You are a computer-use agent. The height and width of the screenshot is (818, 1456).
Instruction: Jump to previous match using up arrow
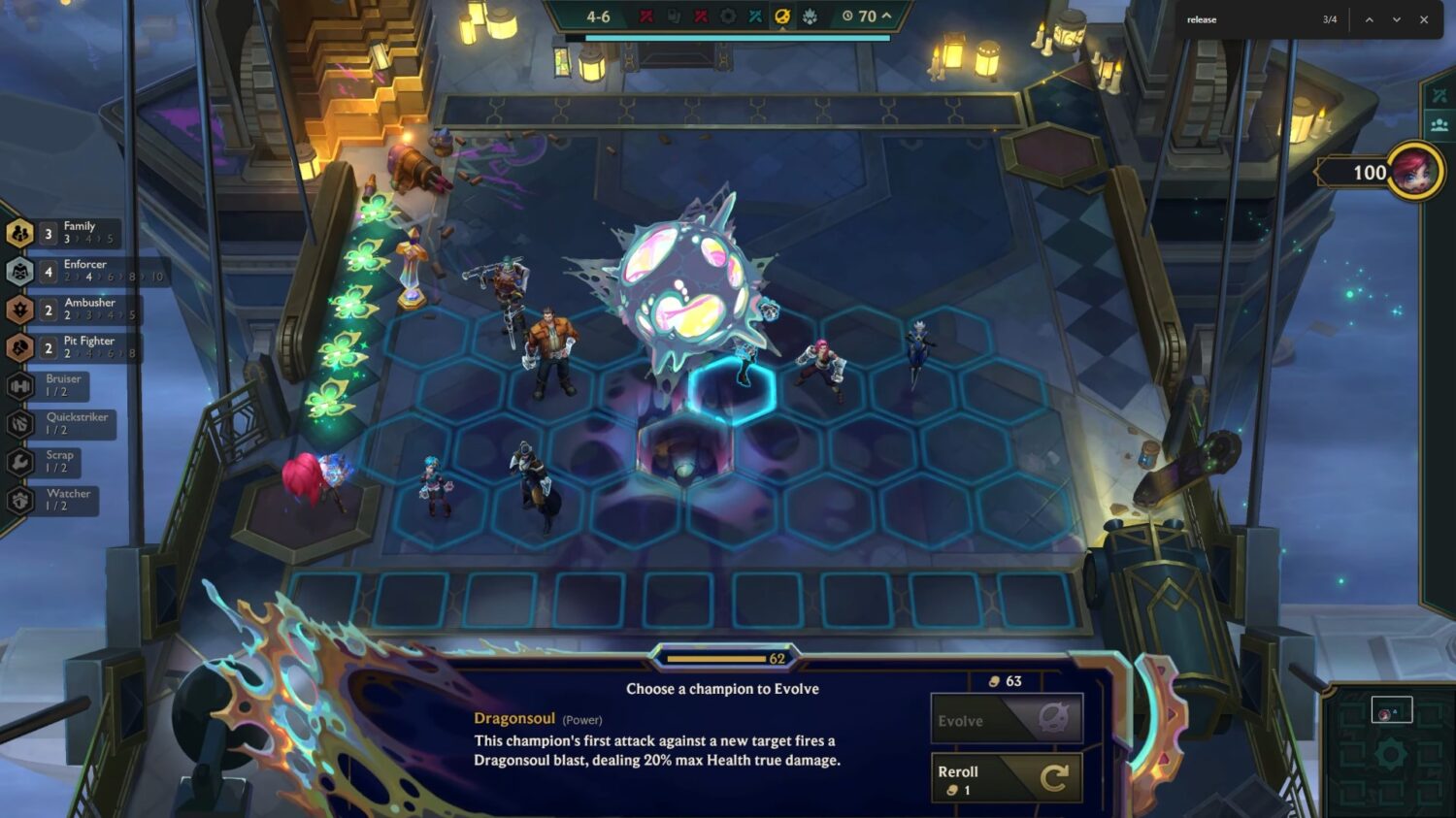1370,19
